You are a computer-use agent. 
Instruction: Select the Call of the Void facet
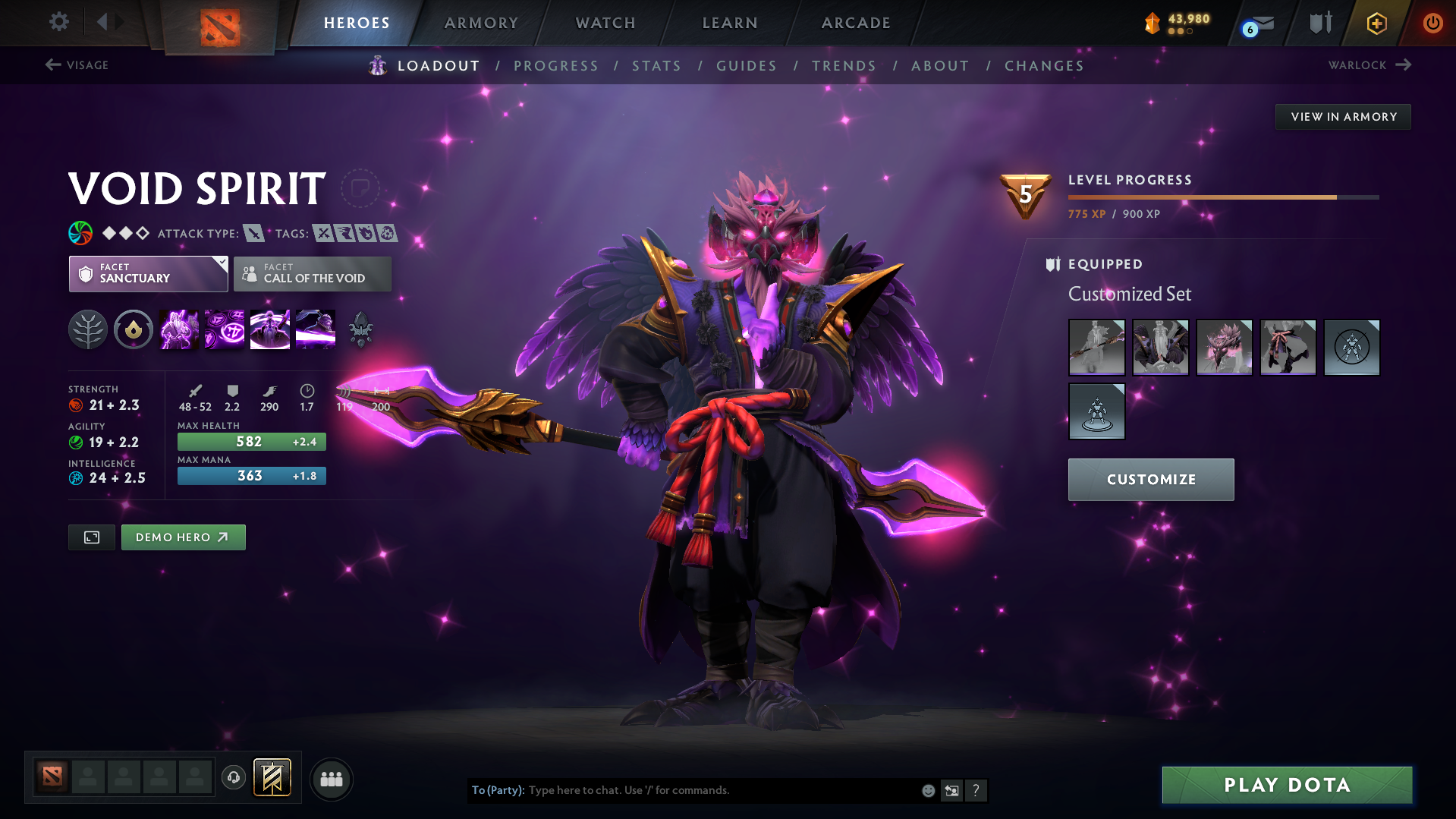pyautogui.click(x=312, y=274)
